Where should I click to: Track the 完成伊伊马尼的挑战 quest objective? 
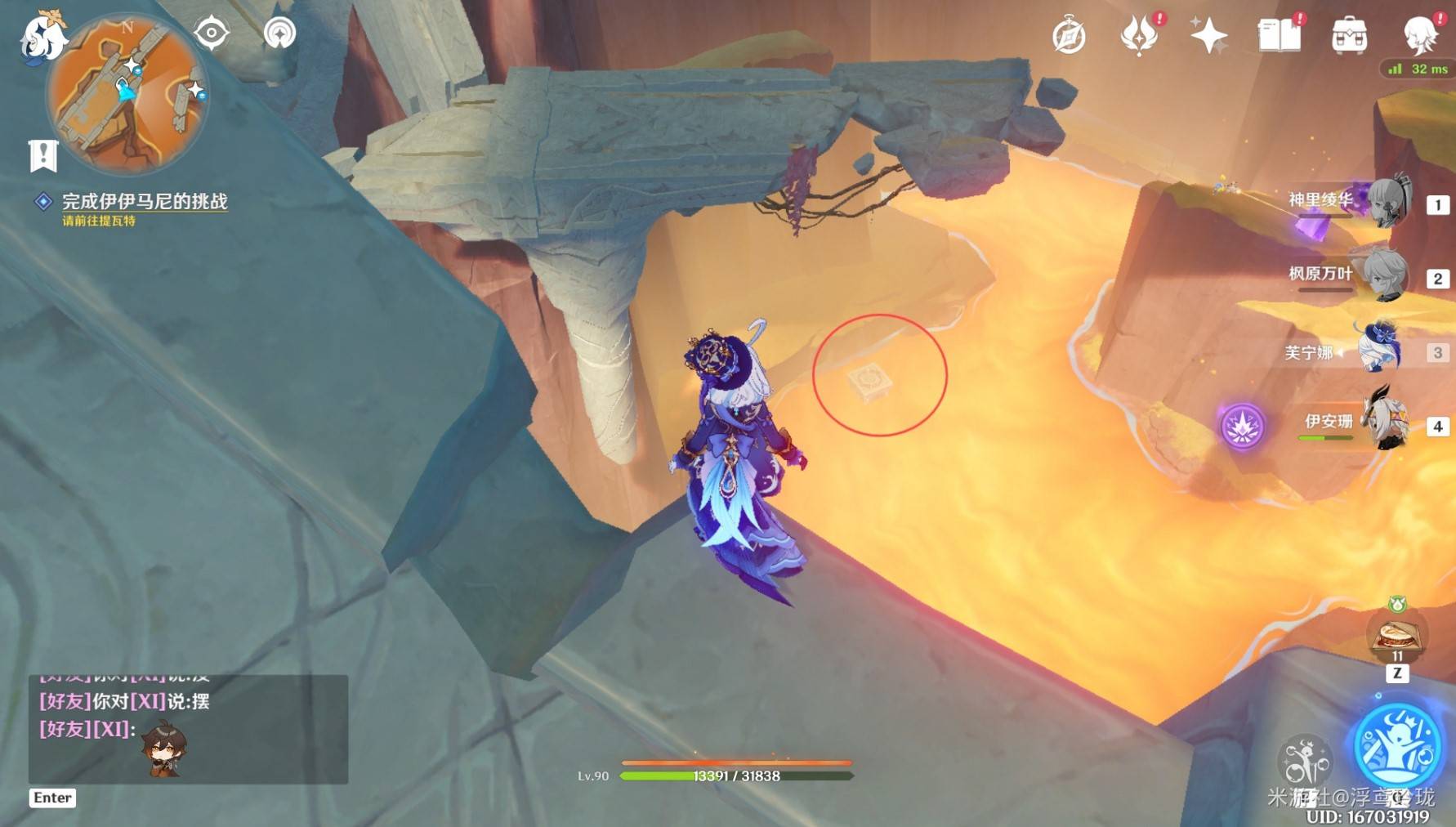(x=144, y=202)
